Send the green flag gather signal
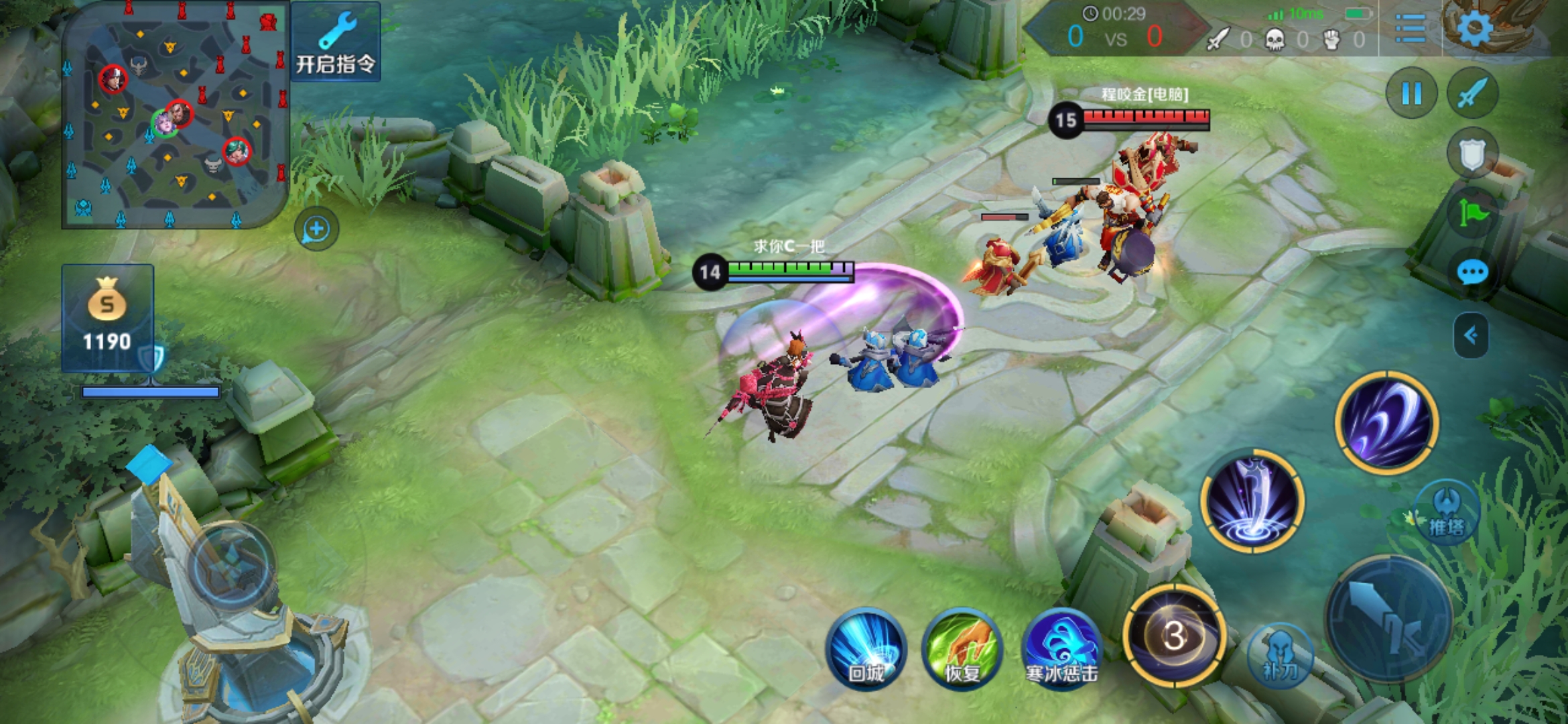Image resolution: width=1568 pixels, height=724 pixels. 1472,213
